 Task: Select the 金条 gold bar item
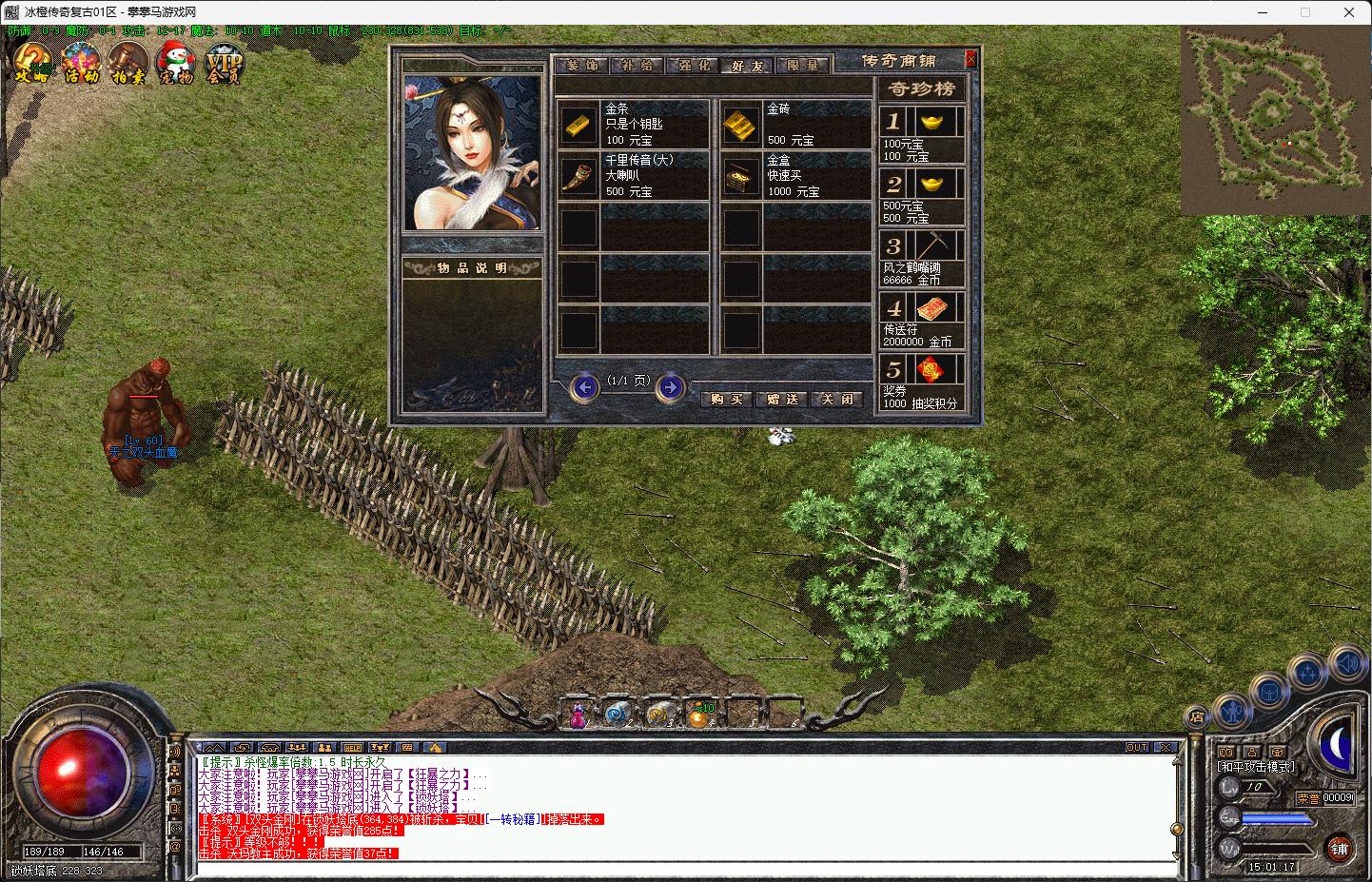click(578, 125)
